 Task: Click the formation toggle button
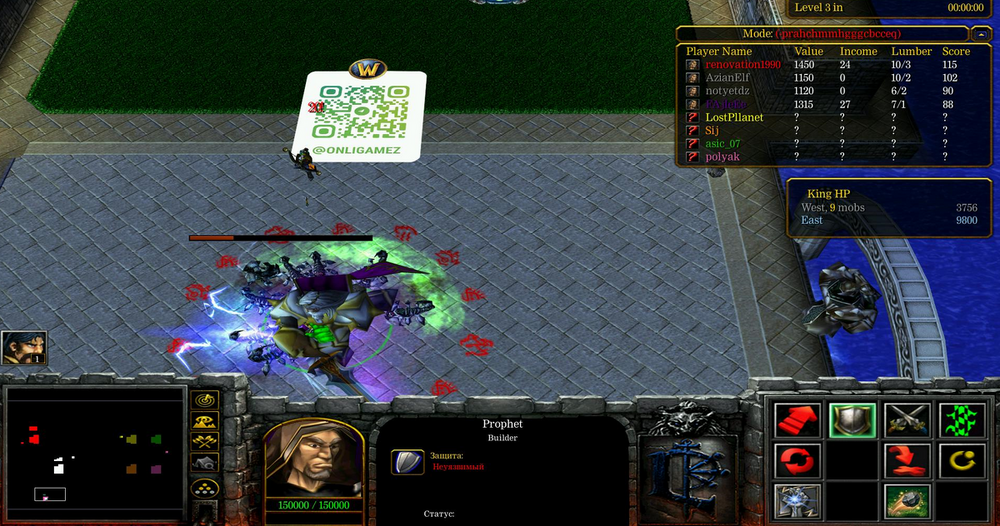click(205, 486)
